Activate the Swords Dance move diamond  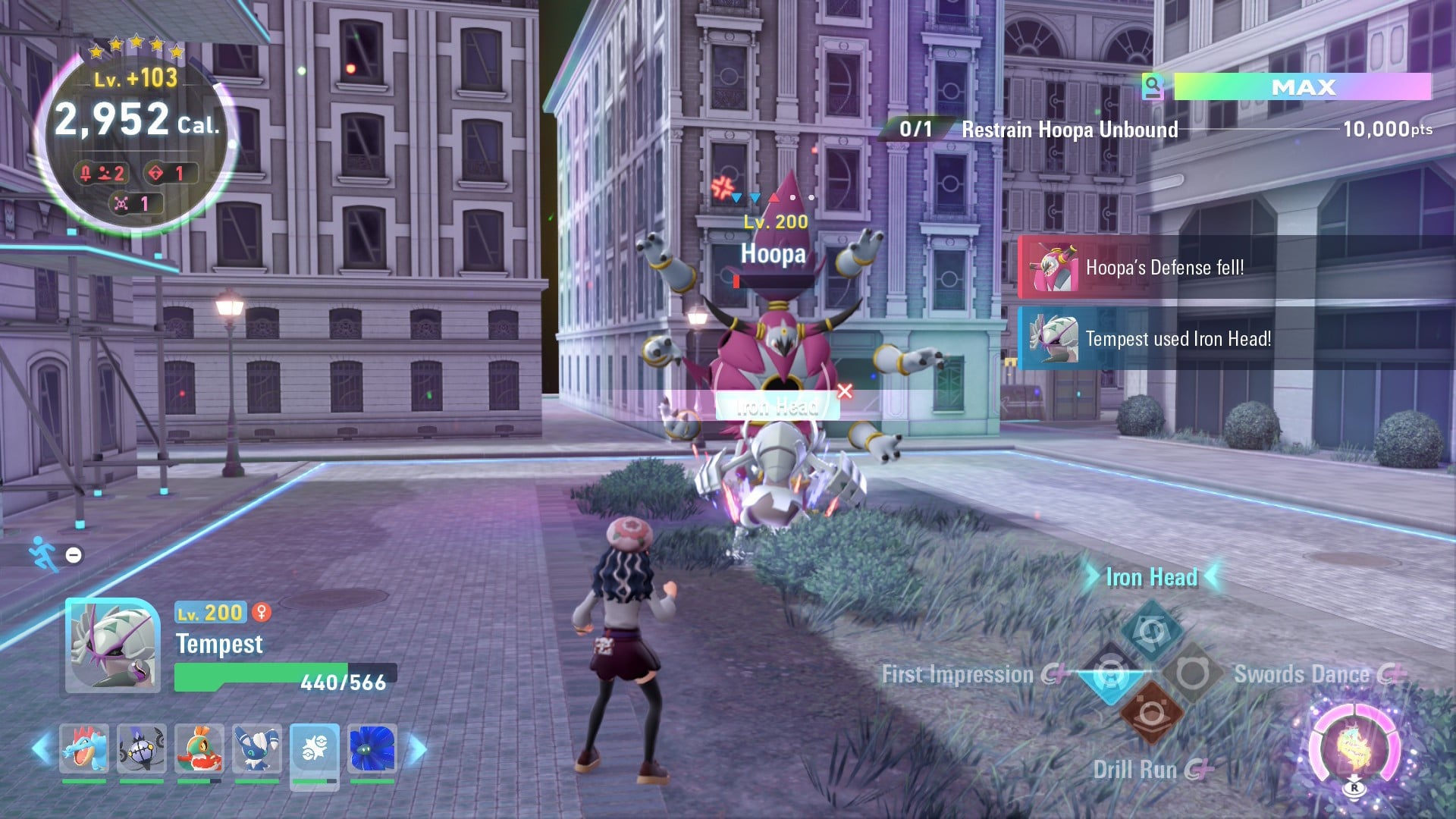(1192, 673)
